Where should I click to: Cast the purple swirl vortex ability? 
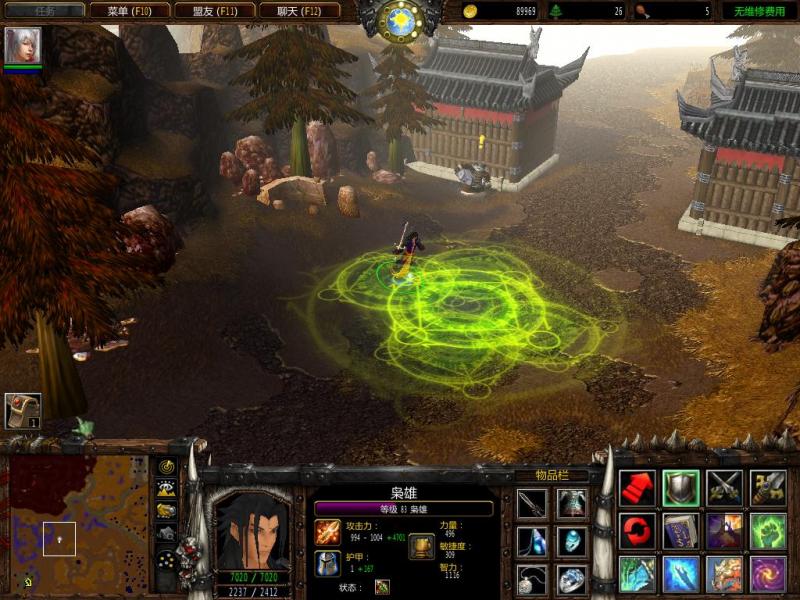click(x=768, y=574)
